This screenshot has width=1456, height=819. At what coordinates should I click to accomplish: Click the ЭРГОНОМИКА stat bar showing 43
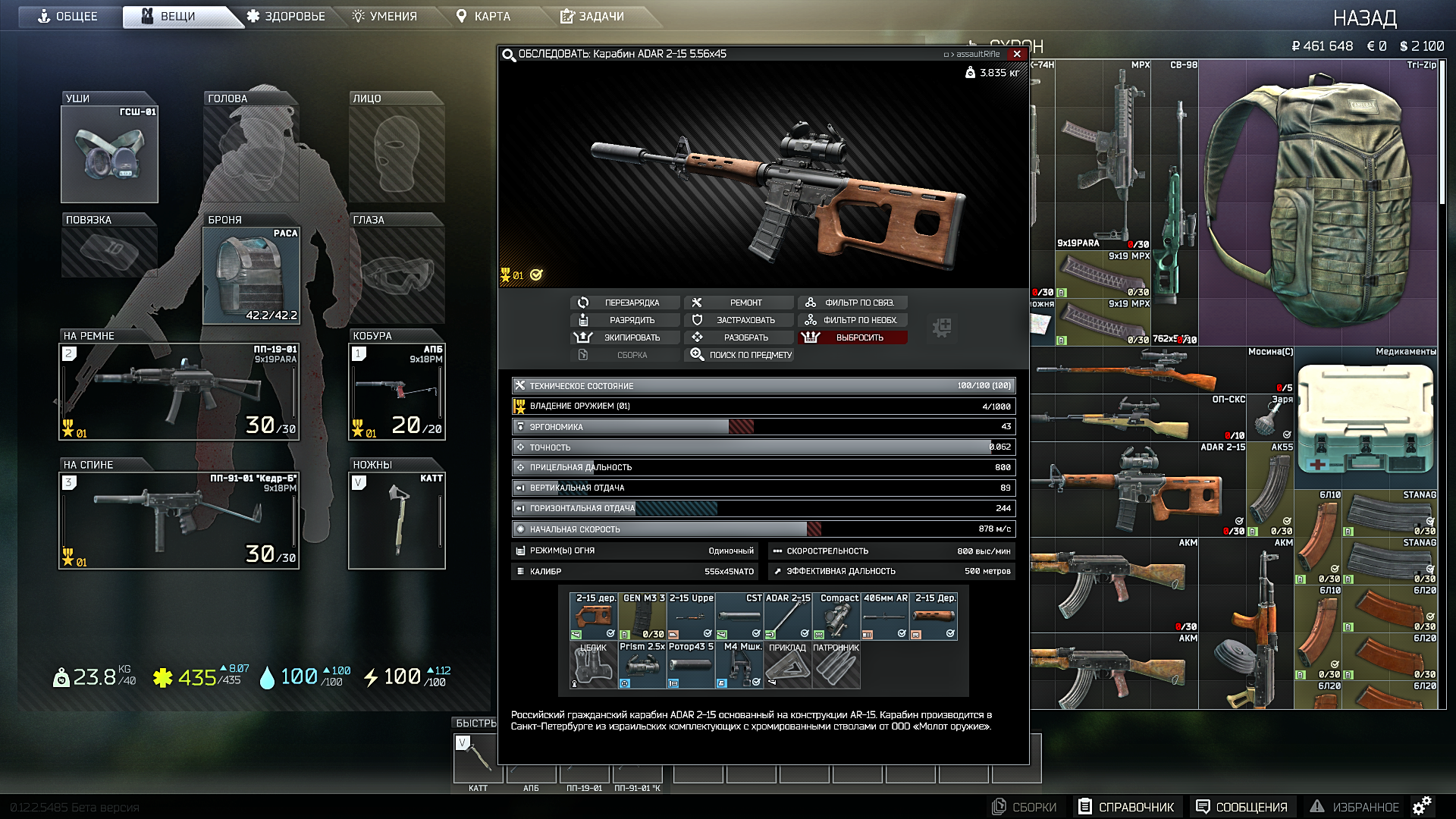pyautogui.click(x=758, y=426)
